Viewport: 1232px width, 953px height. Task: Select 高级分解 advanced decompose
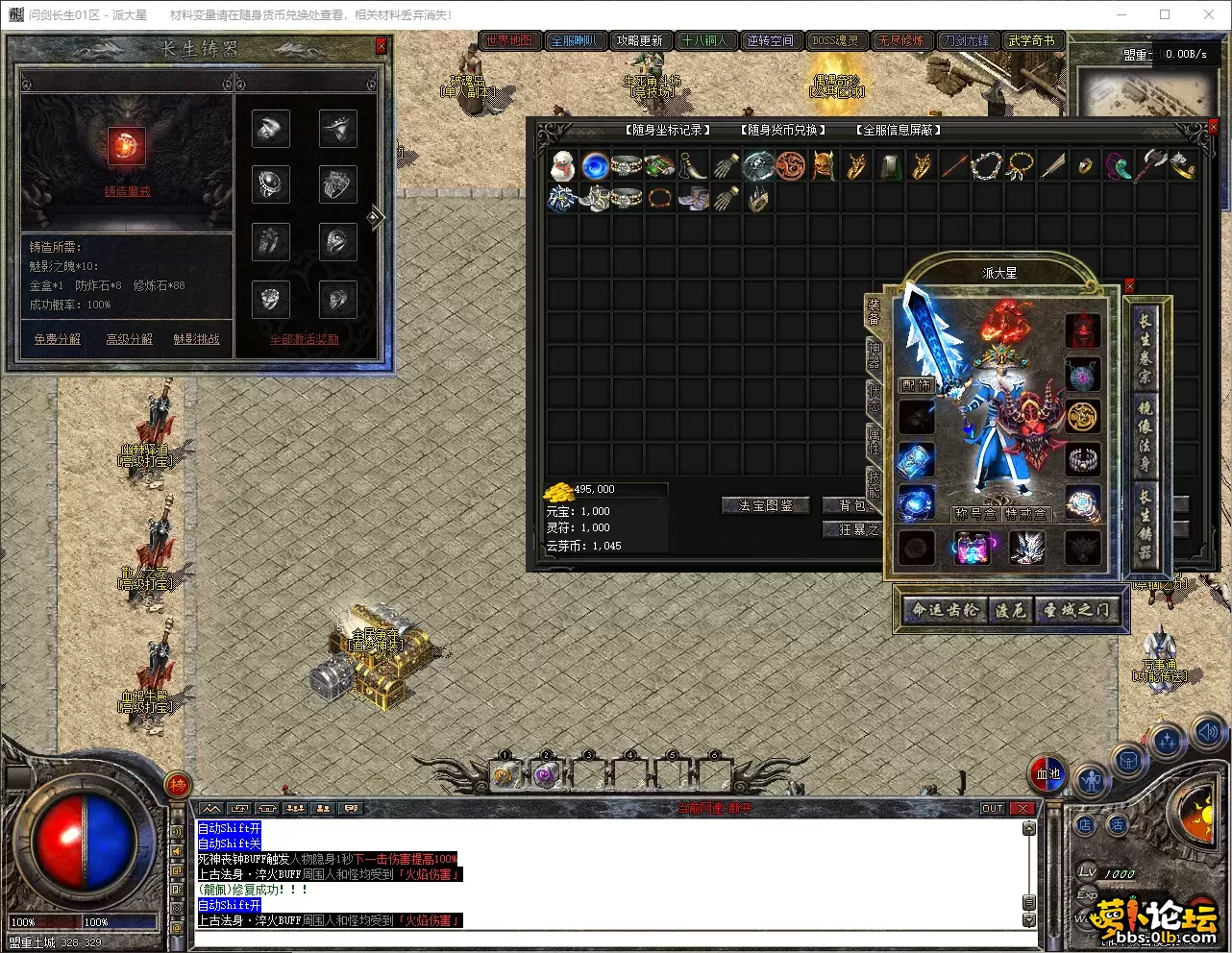click(x=129, y=339)
